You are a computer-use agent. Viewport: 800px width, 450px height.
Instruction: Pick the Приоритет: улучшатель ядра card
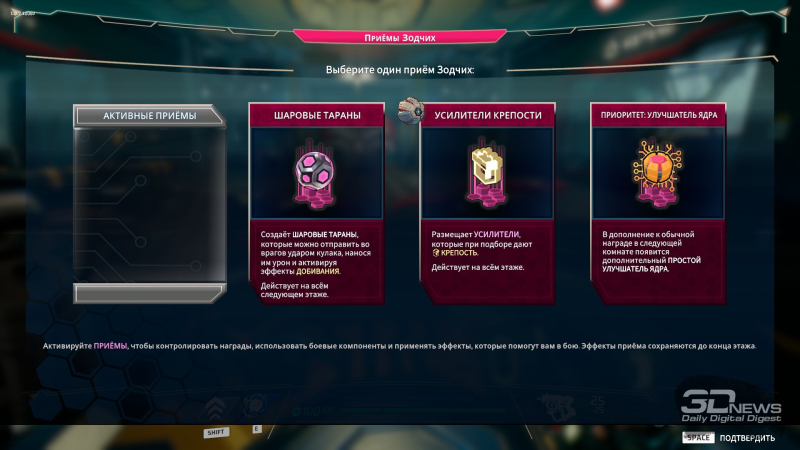[x=658, y=200]
